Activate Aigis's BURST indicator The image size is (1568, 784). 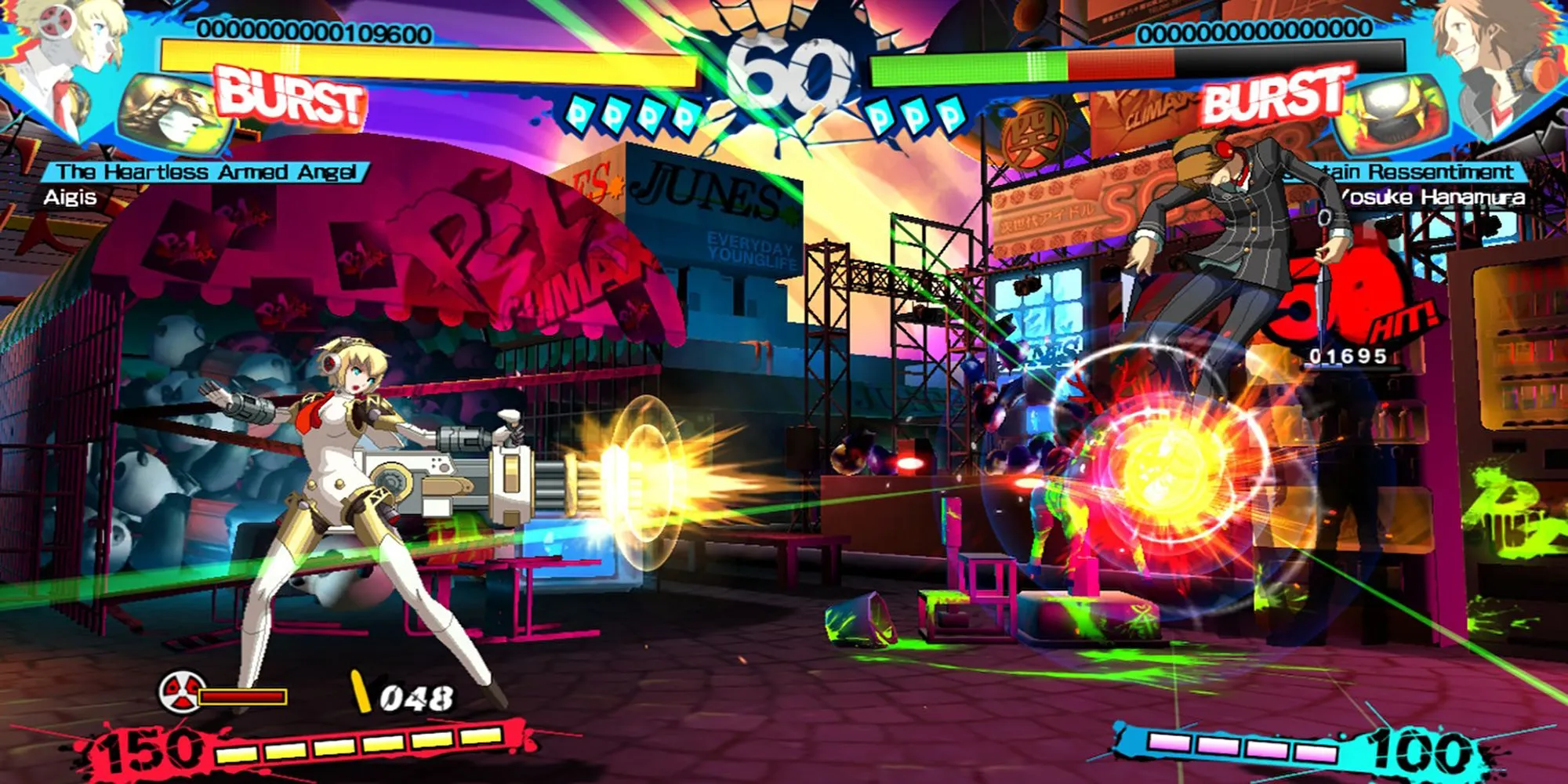click(x=292, y=98)
